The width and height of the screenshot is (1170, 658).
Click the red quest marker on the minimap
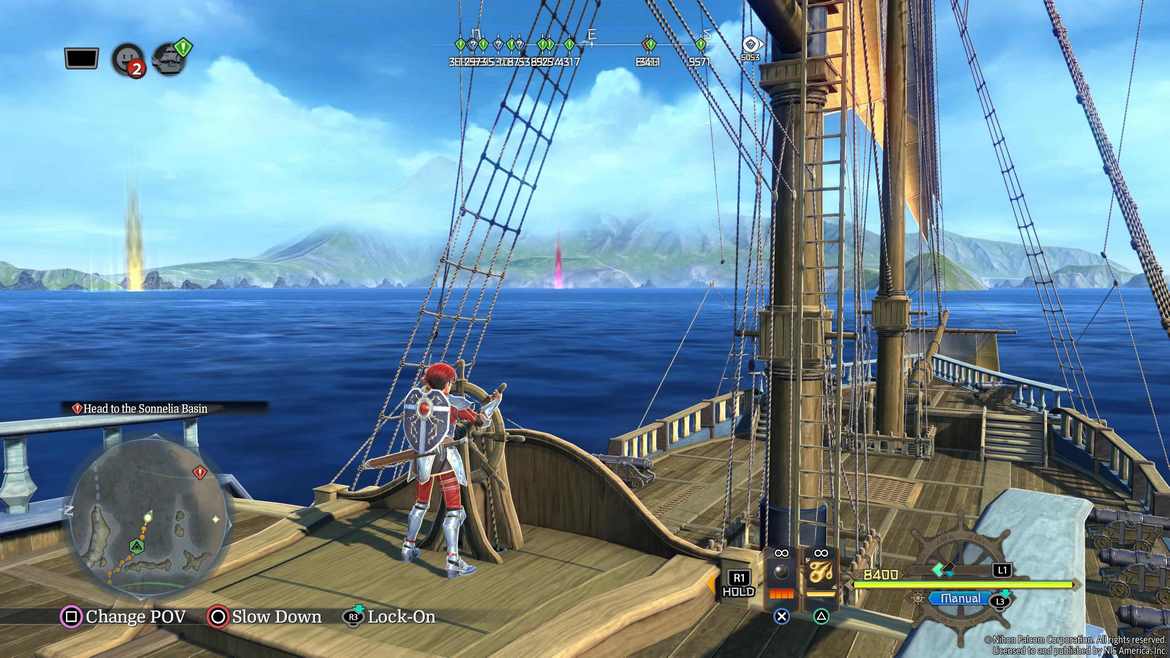point(199,472)
